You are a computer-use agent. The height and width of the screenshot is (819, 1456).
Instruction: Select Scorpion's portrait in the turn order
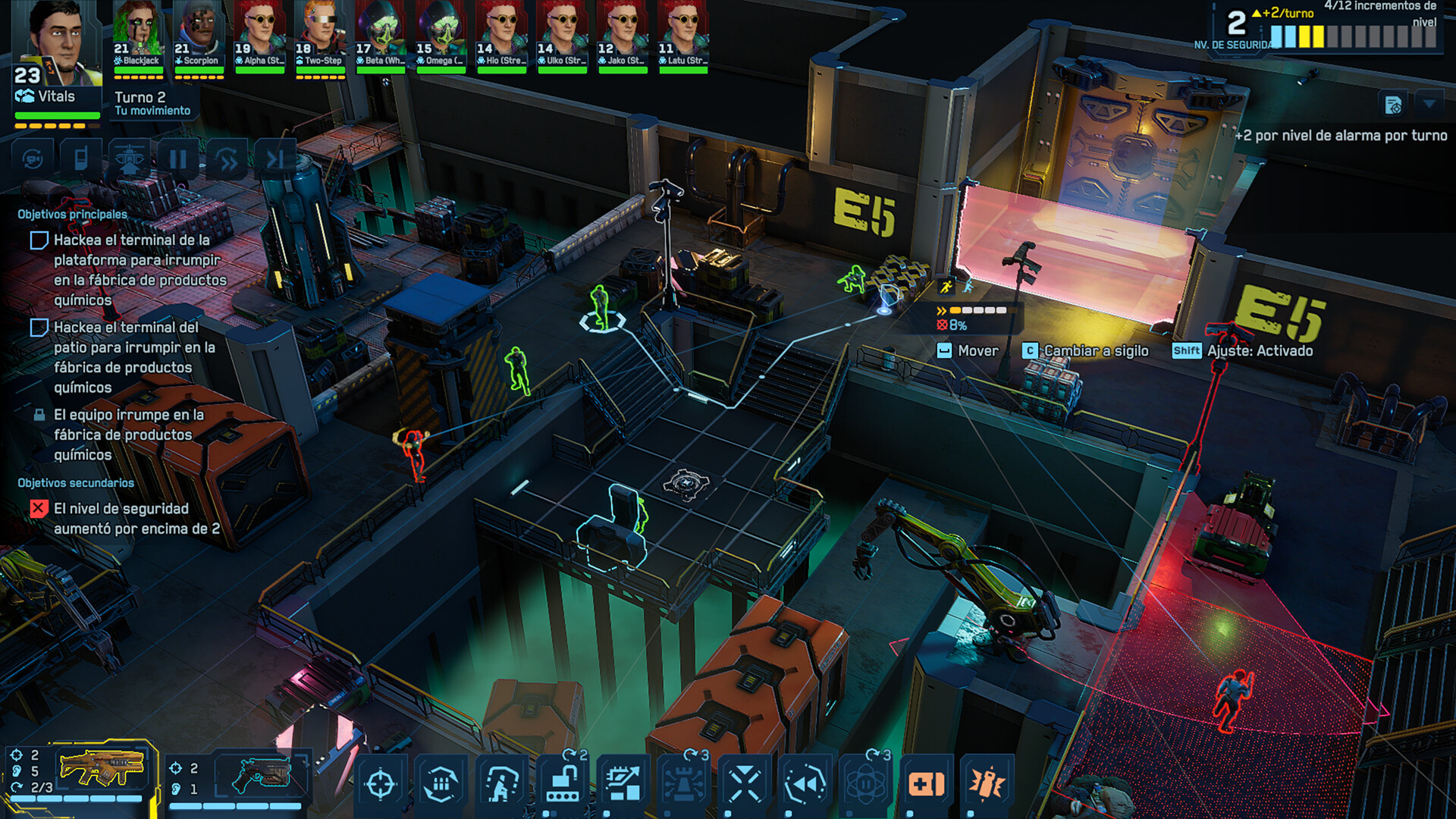point(199,36)
